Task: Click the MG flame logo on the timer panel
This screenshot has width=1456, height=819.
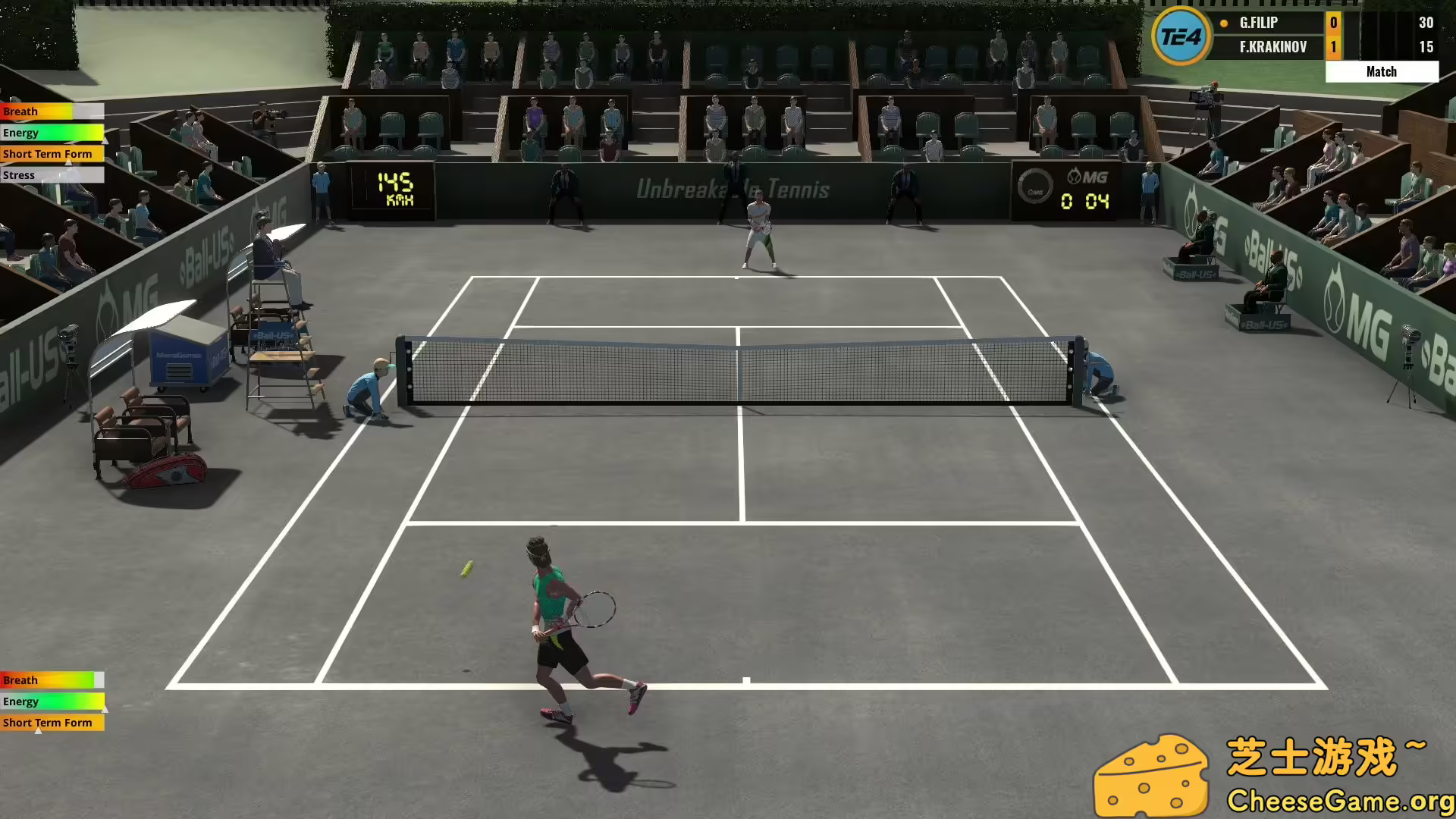Action: 1075,174
